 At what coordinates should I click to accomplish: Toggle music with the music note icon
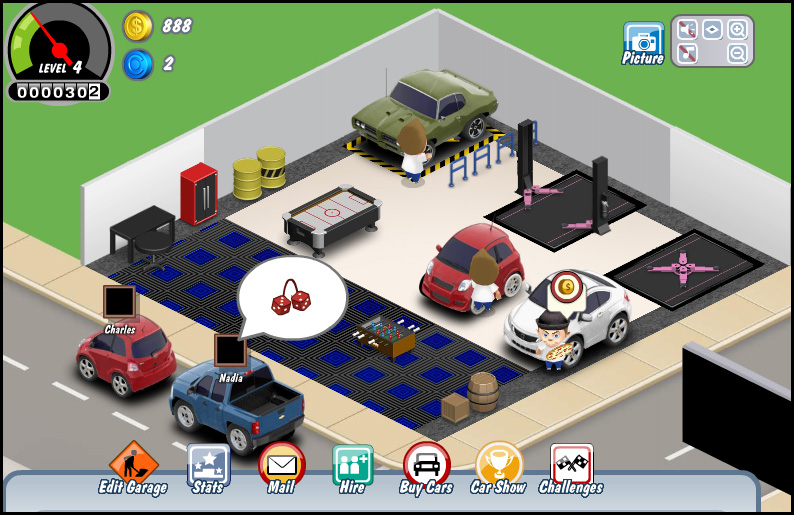click(x=687, y=54)
